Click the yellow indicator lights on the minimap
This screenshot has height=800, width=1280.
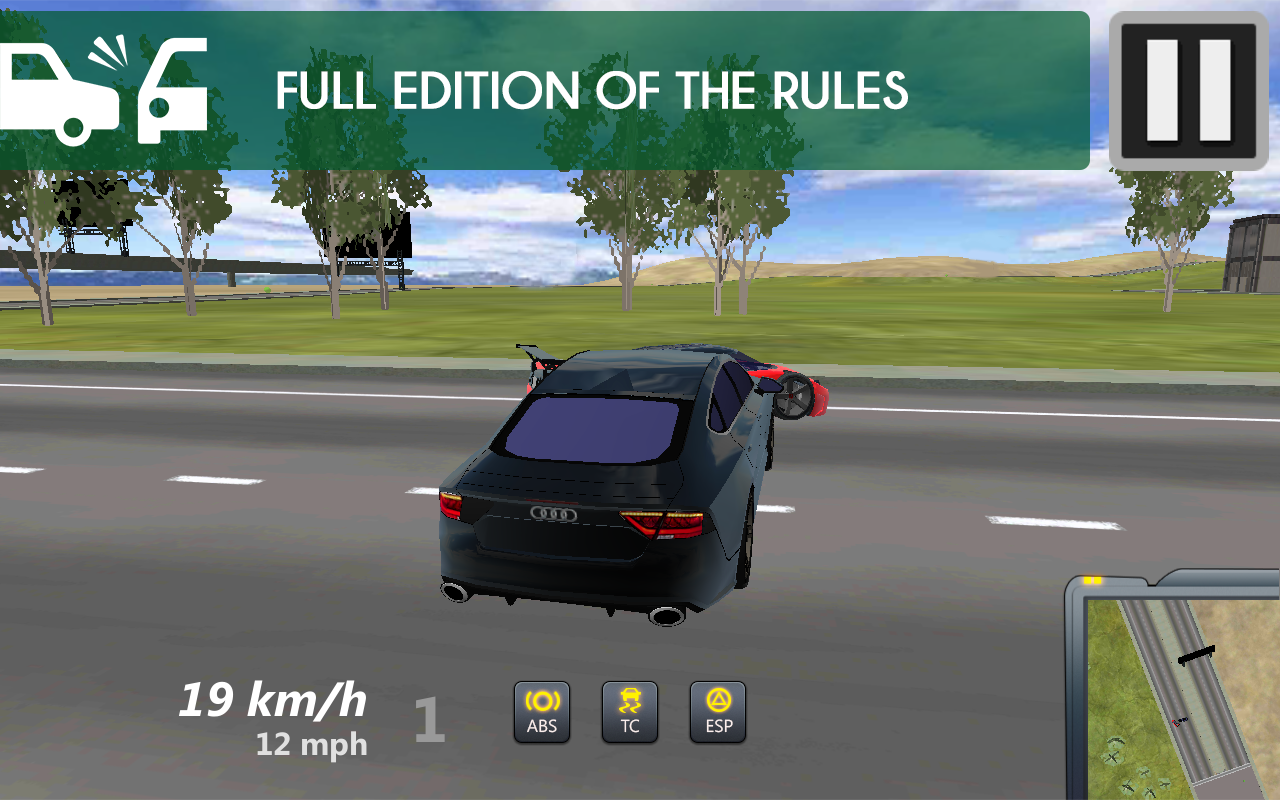(x=1094, y=579)
